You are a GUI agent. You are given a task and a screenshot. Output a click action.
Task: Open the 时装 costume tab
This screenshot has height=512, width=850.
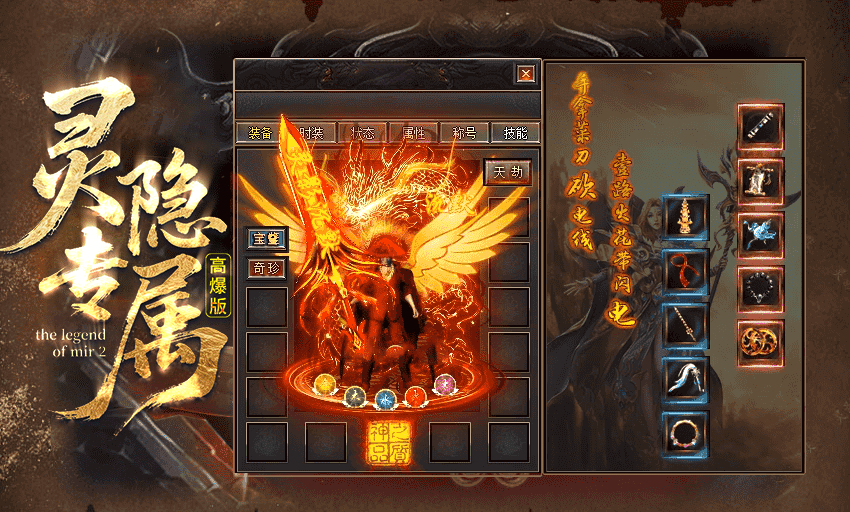click(310, 133)
